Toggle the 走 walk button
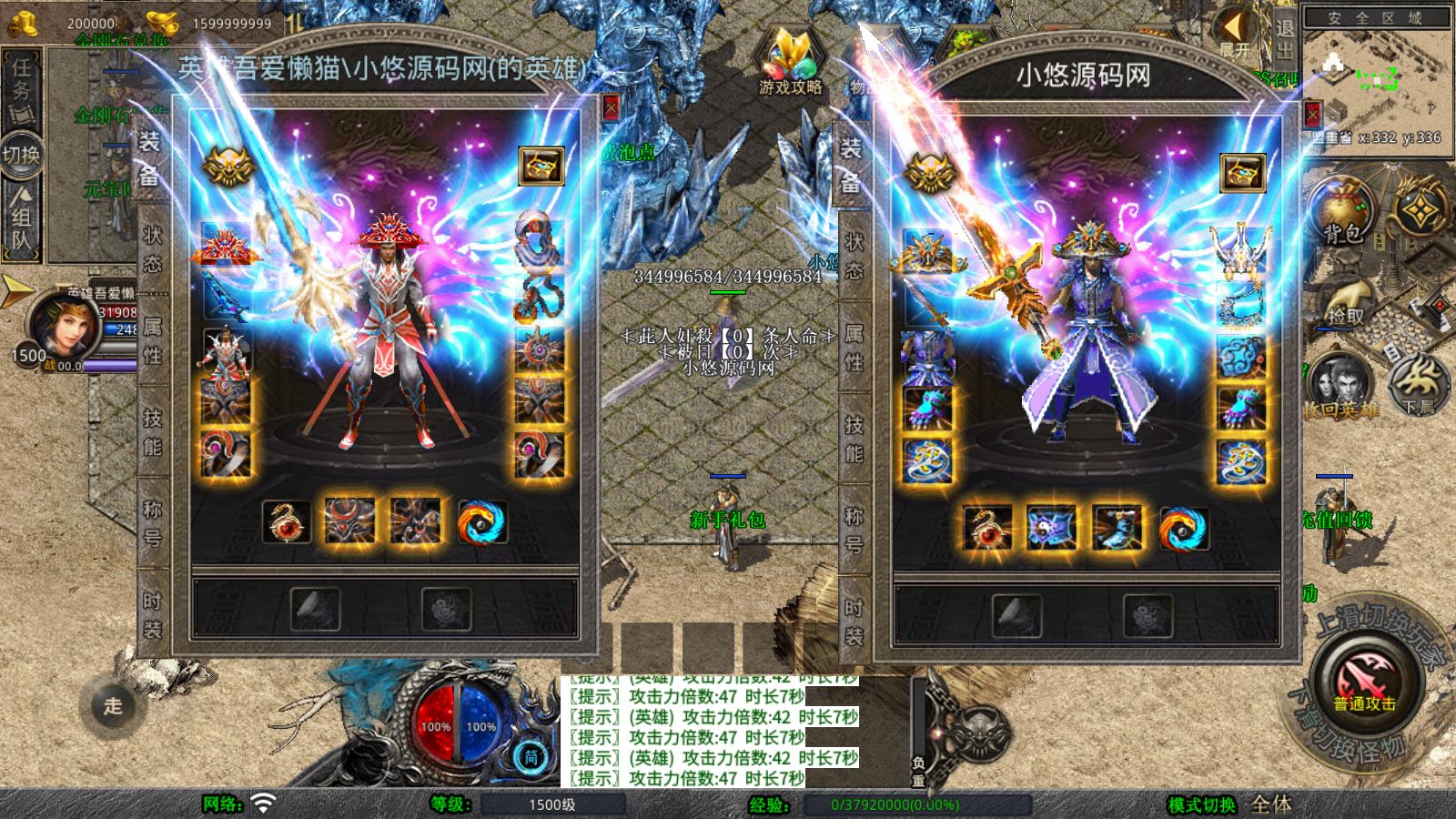1456x819 pixels. point(112,705)
